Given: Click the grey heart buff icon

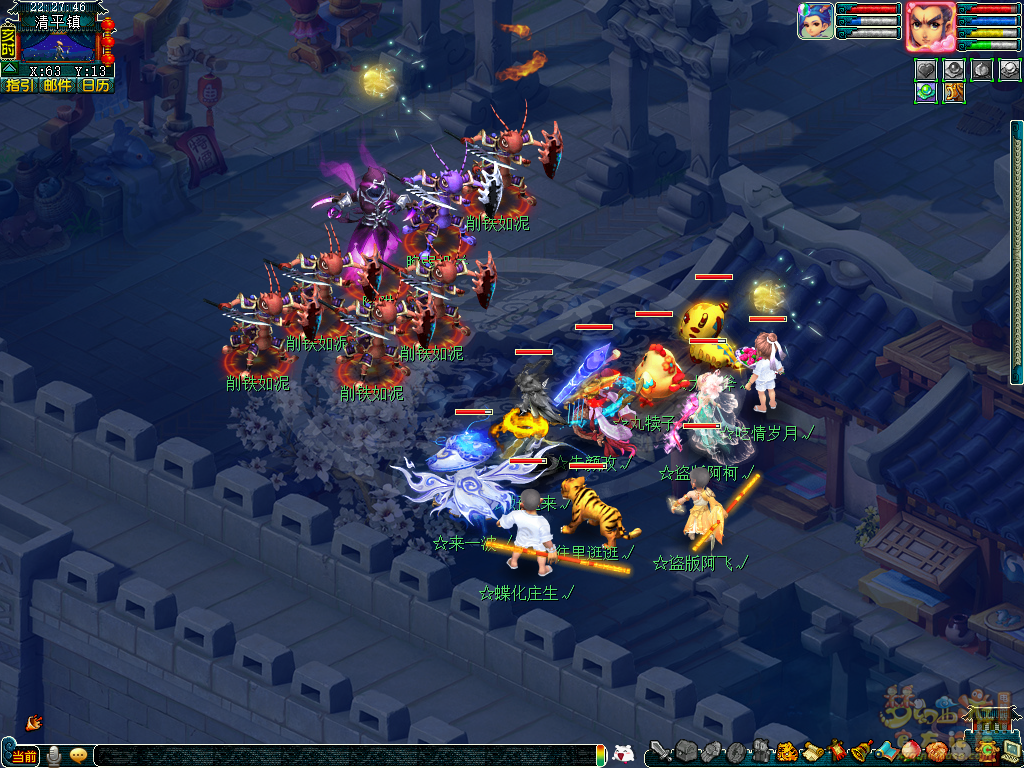Looking at the screenshot, I should click(x=925, y=70).
